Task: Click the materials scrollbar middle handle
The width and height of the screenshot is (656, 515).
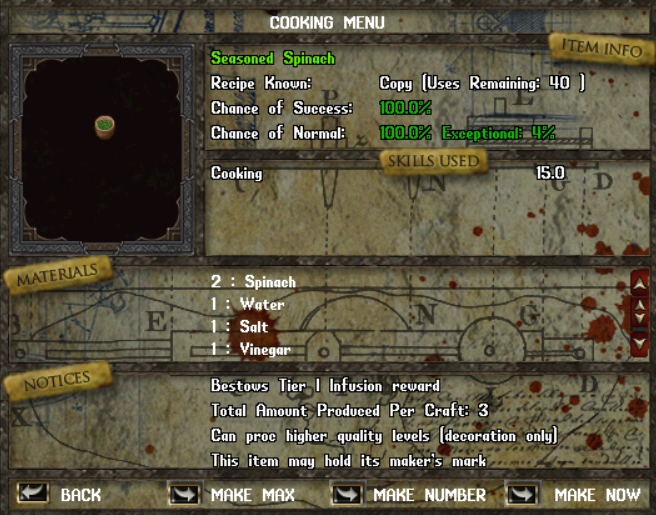Action: tap(640, 313)
